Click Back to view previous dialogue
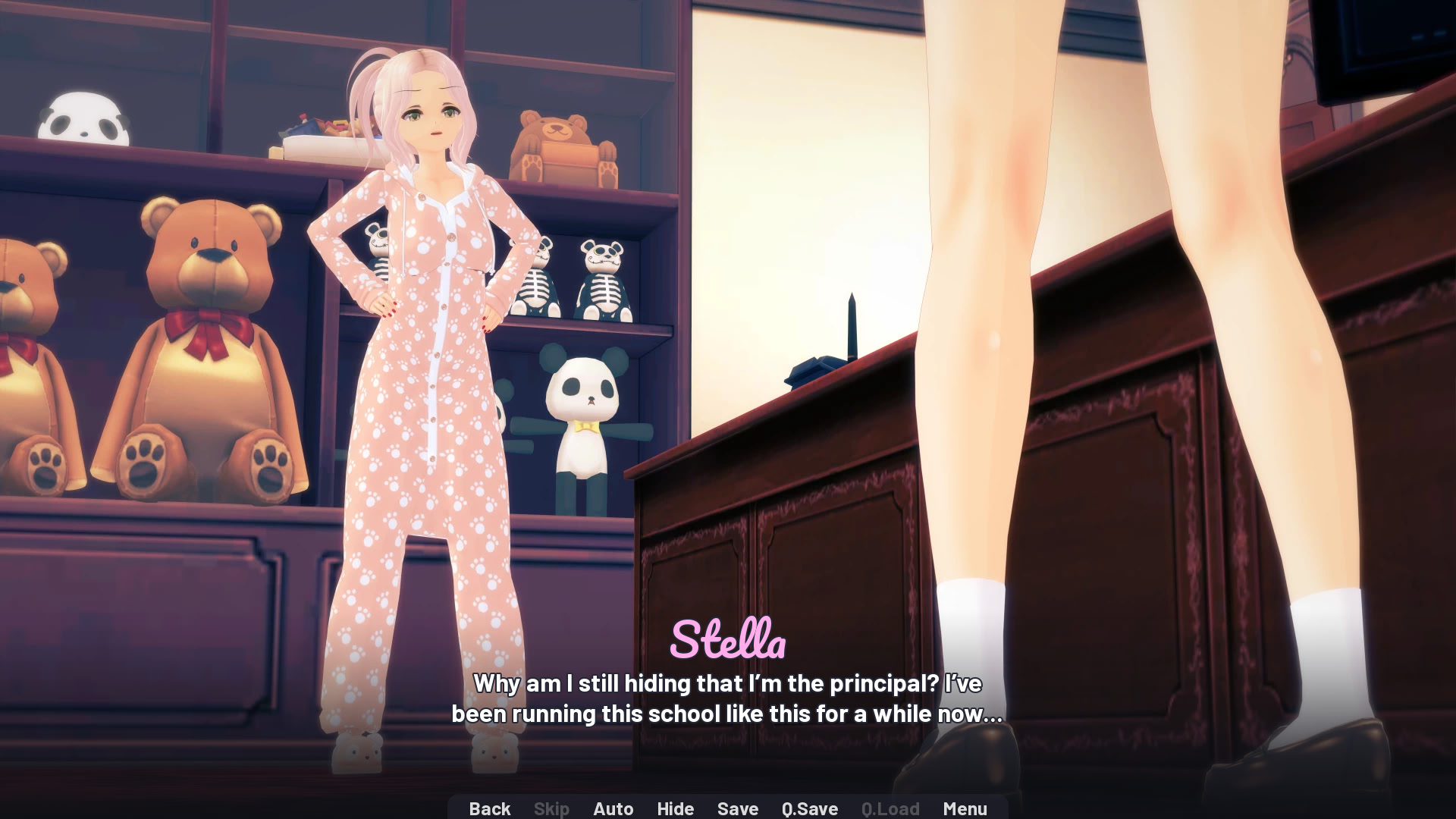 click(x=490, y=808)
